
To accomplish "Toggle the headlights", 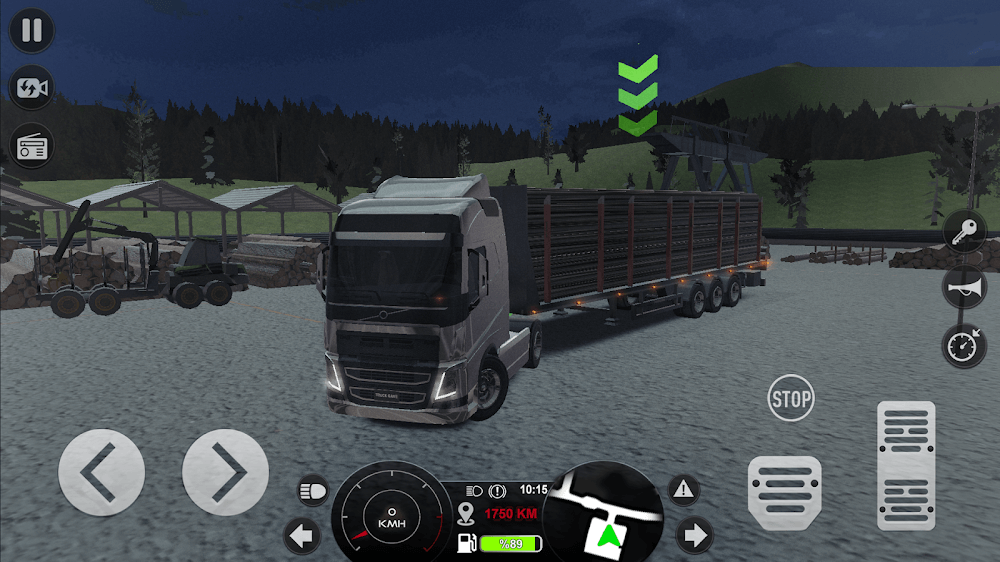I will pyautogui.click(x=312, y=491).
